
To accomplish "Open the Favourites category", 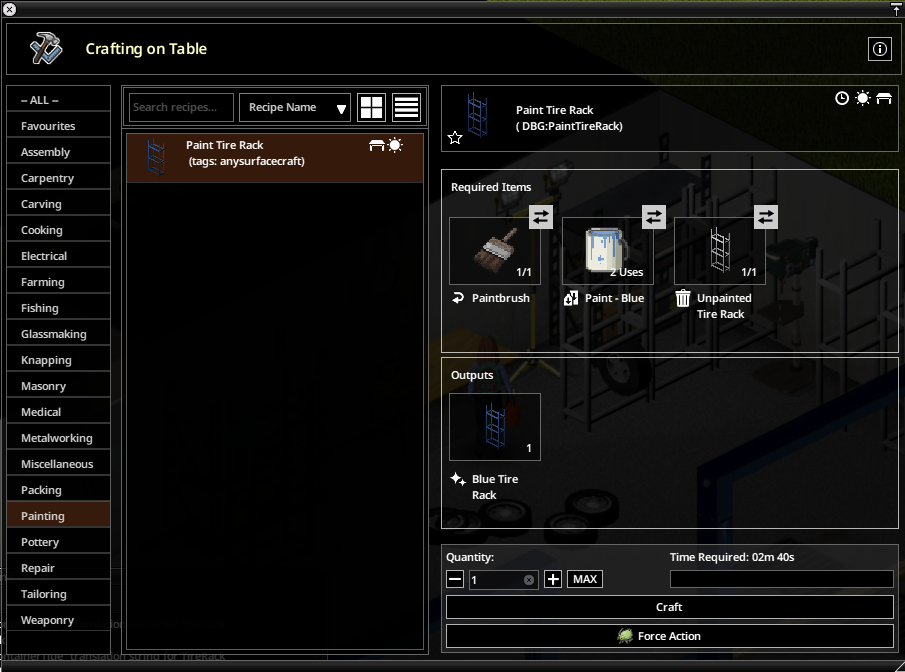I will click(58, 126).
